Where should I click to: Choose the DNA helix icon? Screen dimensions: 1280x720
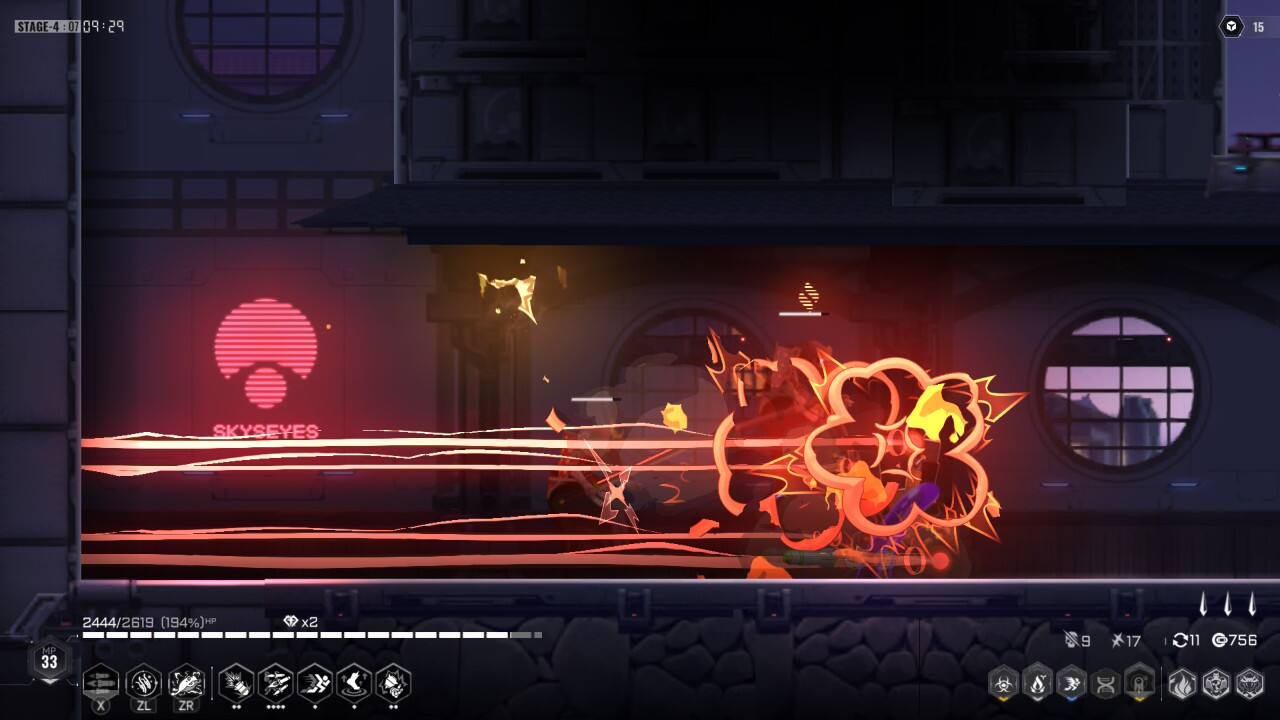tap(1106, 684)
